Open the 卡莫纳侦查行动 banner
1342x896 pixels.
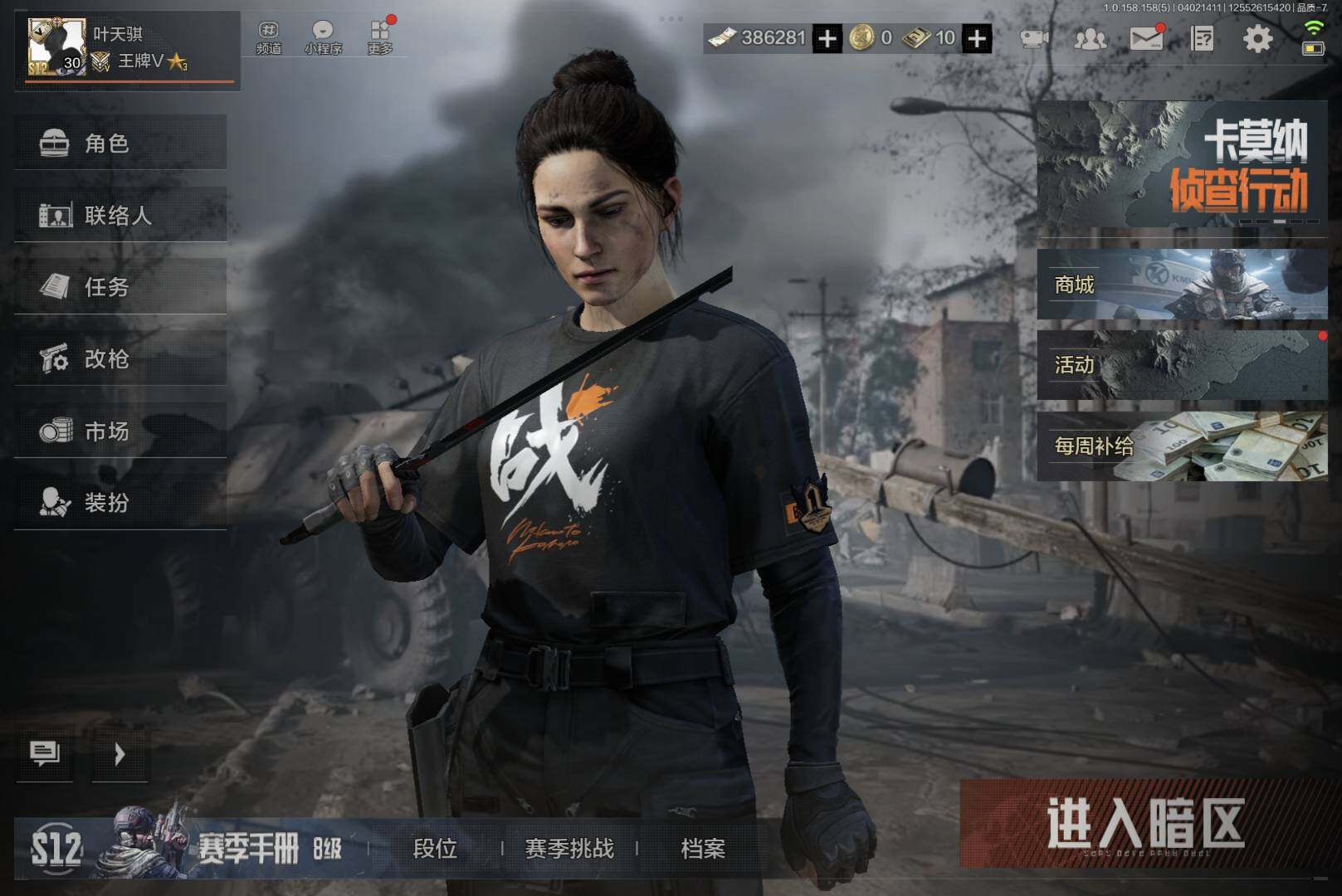pos(1181,166)
